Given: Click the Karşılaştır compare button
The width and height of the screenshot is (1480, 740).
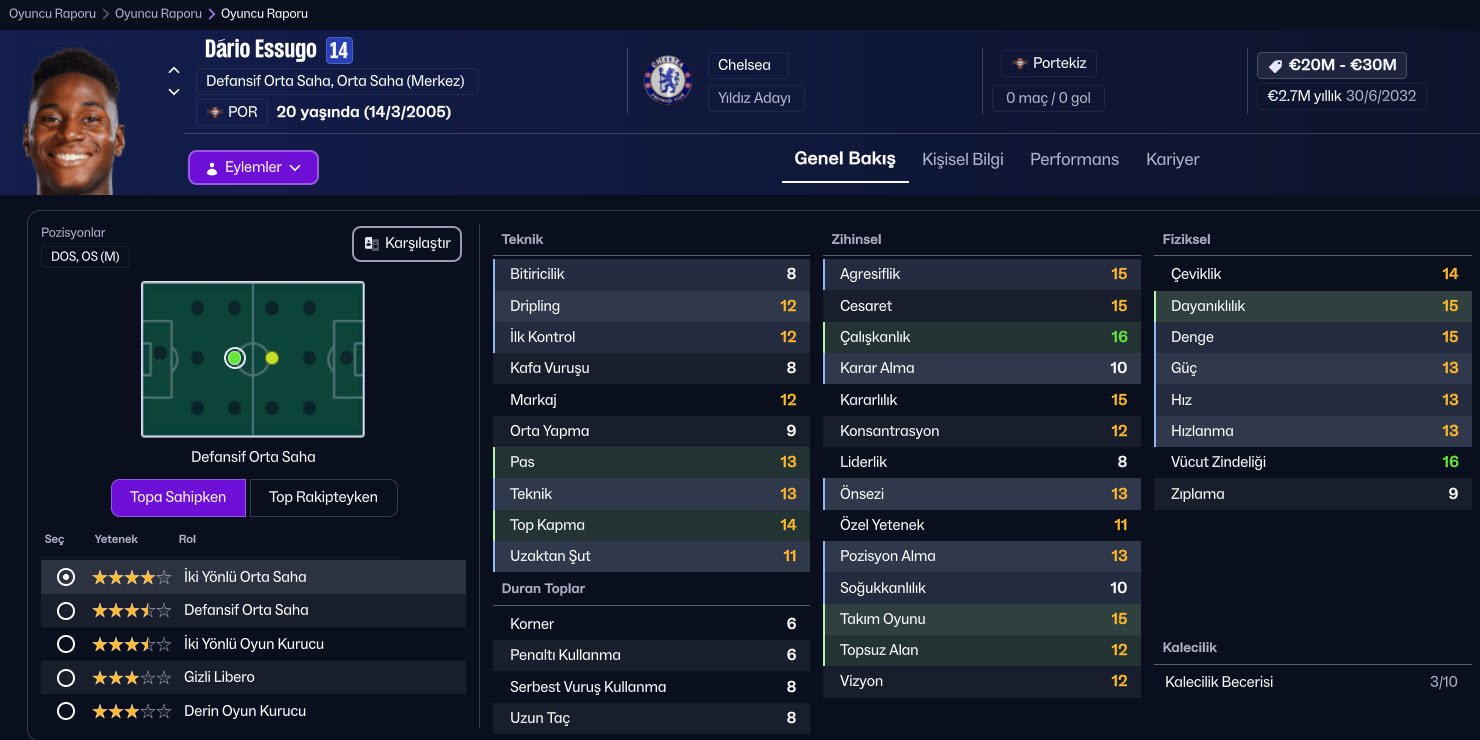Looking at the screenshot, I should coord(407,244).
